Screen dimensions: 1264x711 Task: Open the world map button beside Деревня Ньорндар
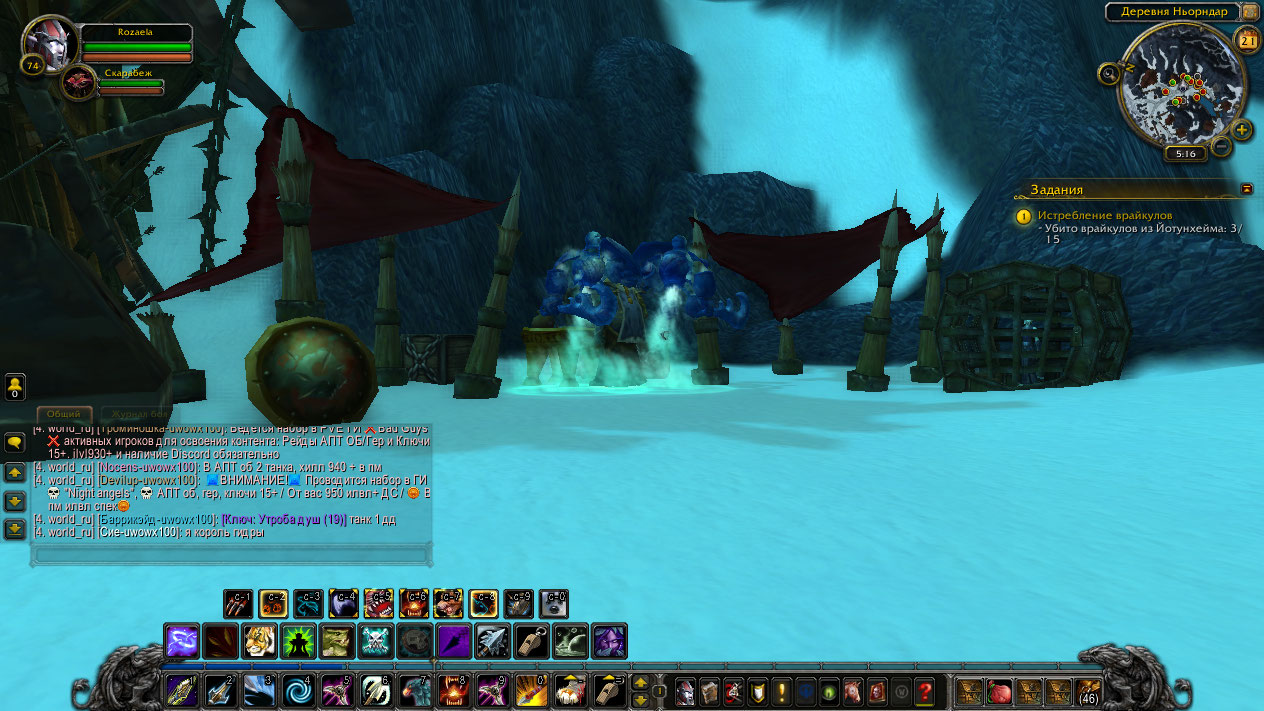[x=1250, y=11]
